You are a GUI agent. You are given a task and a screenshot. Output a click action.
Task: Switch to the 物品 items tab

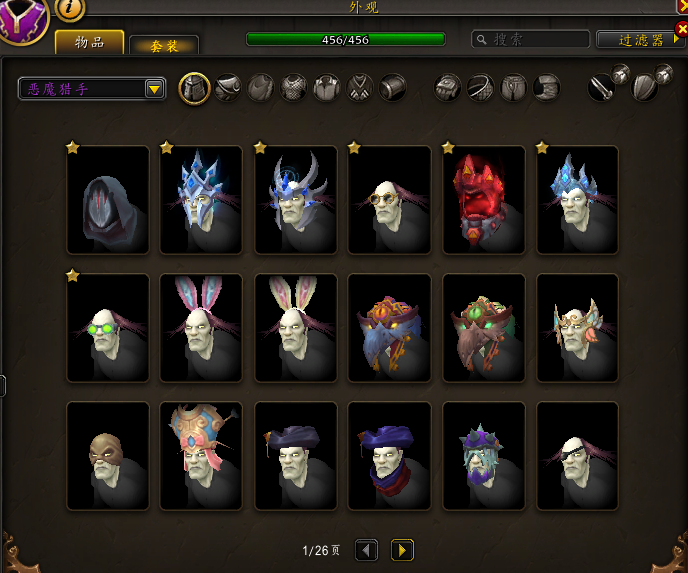pyautogui.click(x=90, y=43)
